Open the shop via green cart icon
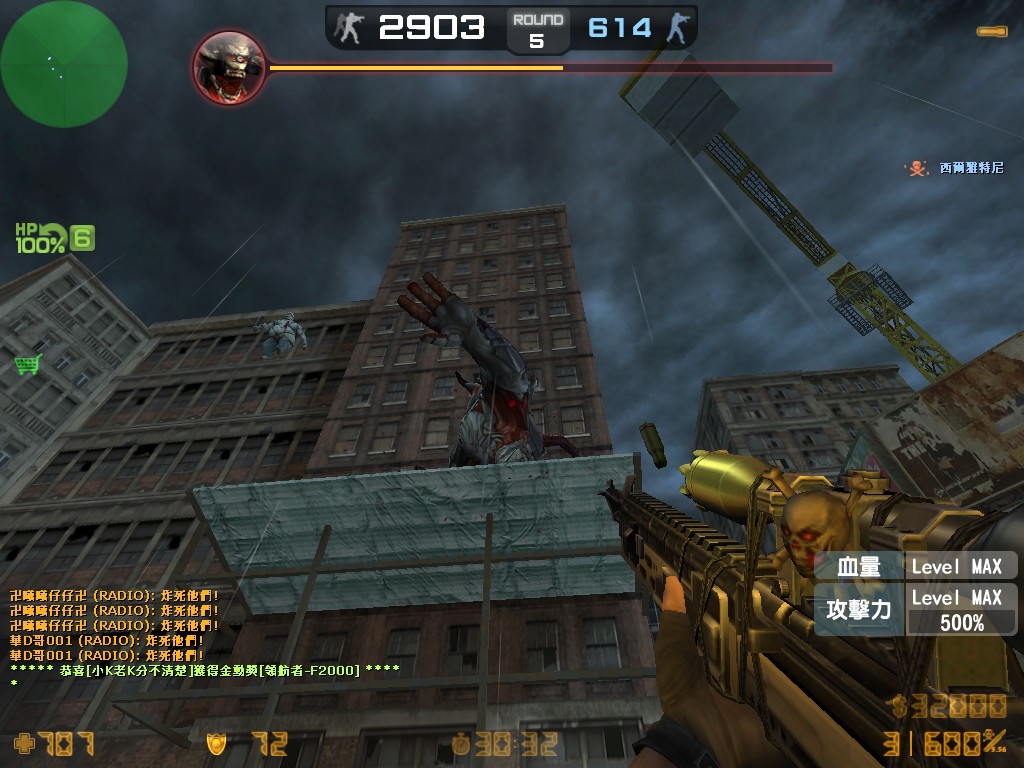 click(28, 364)
